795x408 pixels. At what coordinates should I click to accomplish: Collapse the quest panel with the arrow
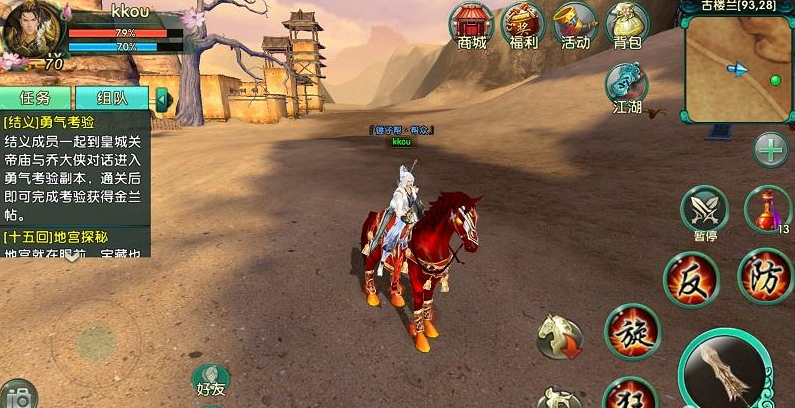[162, 99]
